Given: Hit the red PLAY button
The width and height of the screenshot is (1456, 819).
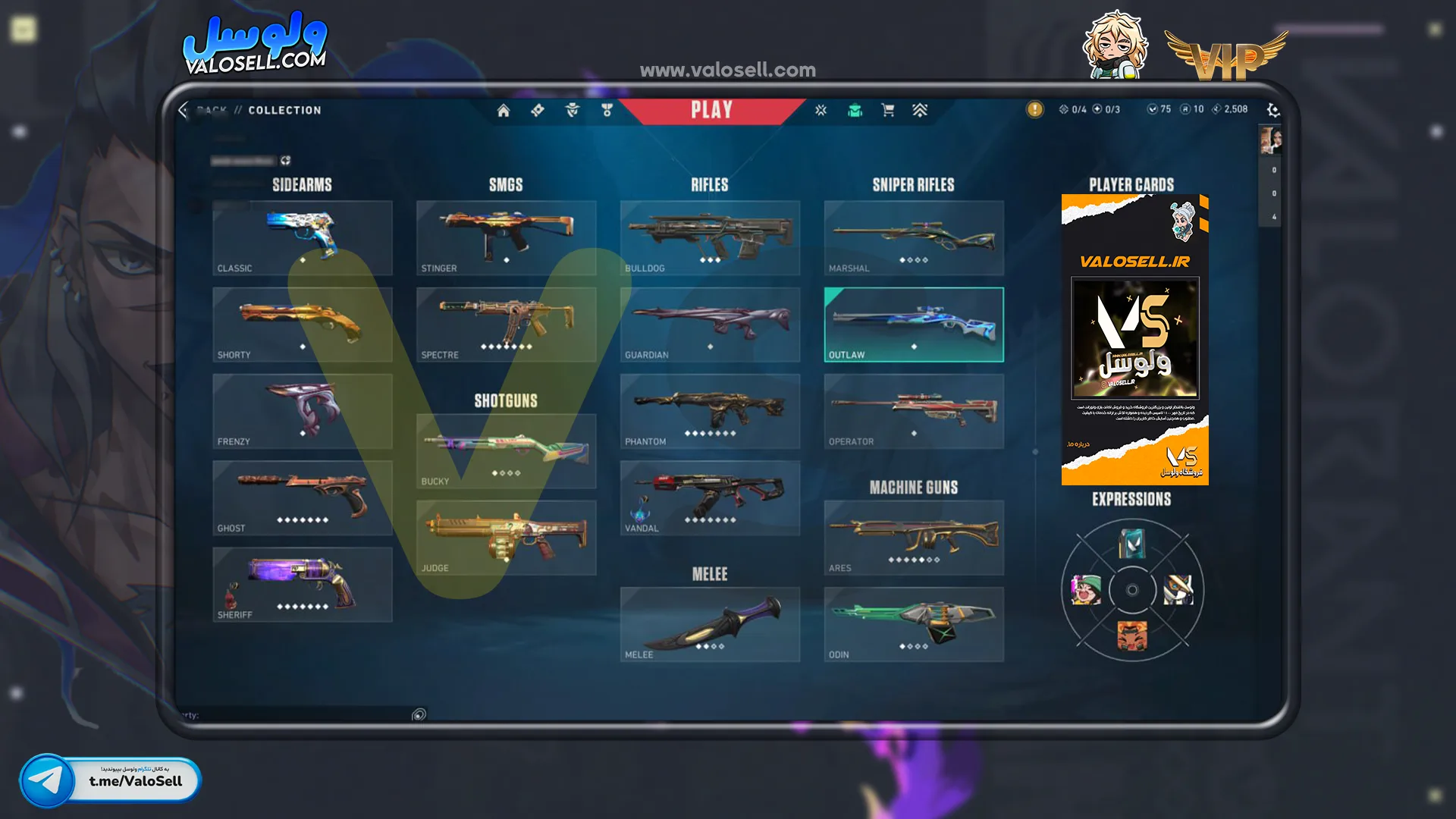Looking at the screenshot, I should coord(711,111).
